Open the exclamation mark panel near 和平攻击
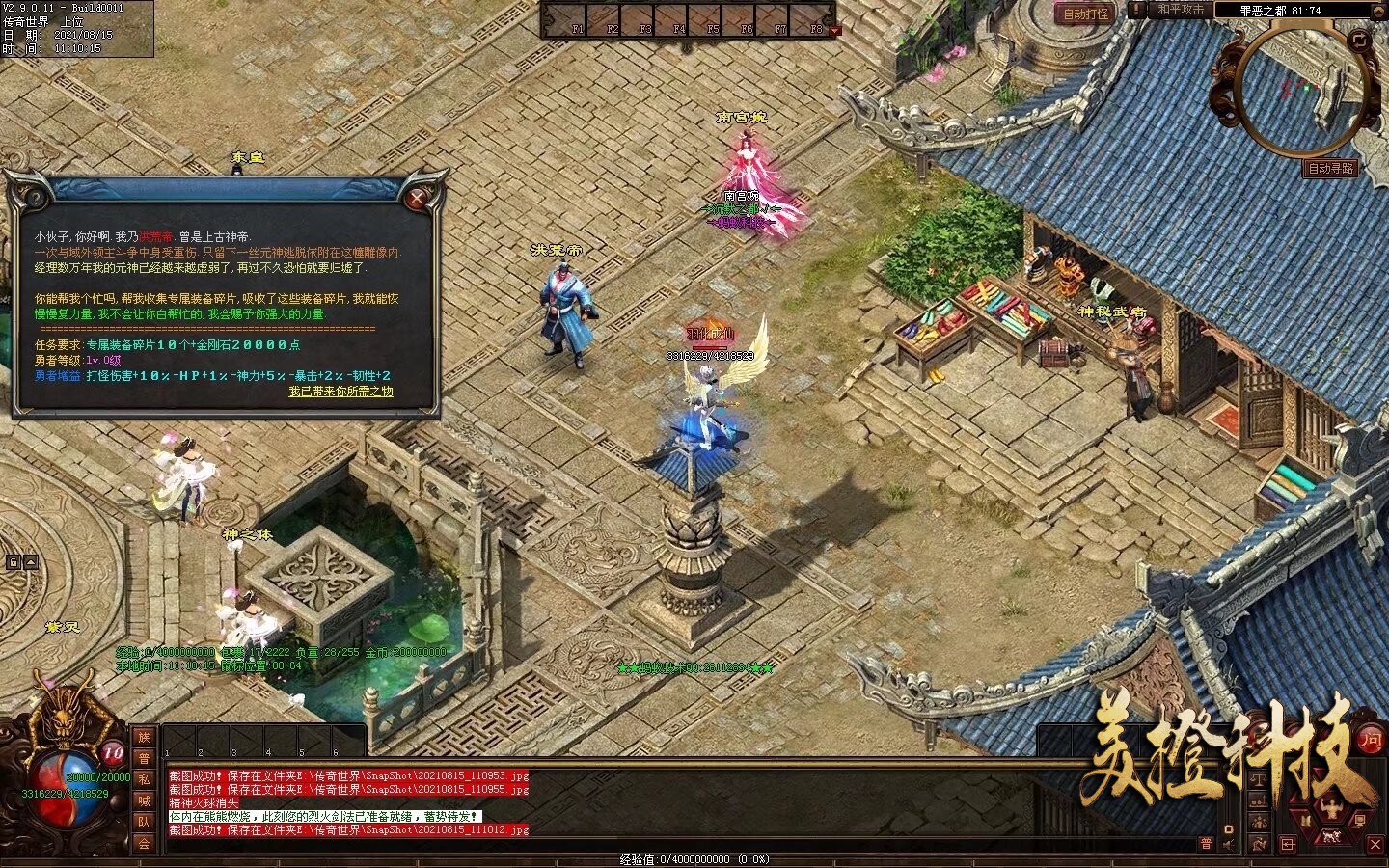1389x868 pixels. point(1135,10)
